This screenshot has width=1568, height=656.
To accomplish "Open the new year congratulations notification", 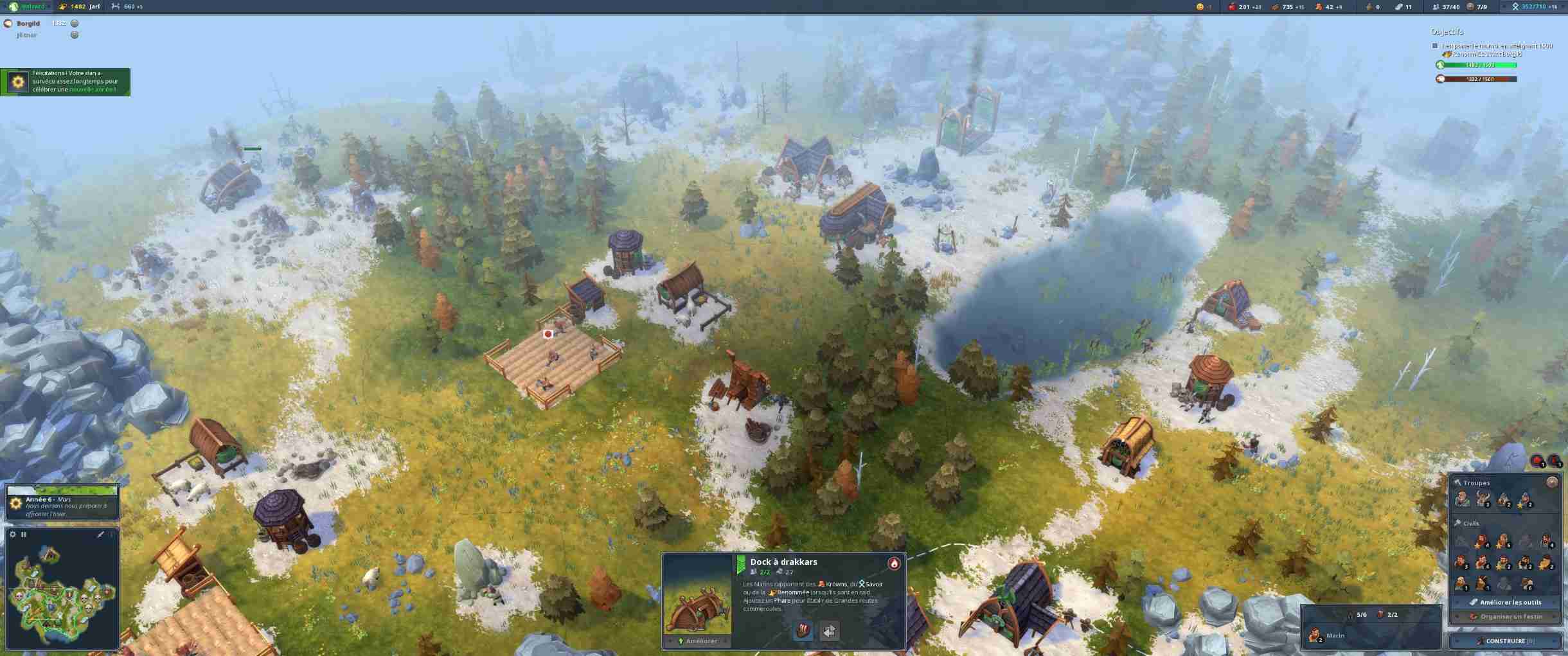I will (x=65, y=82).
